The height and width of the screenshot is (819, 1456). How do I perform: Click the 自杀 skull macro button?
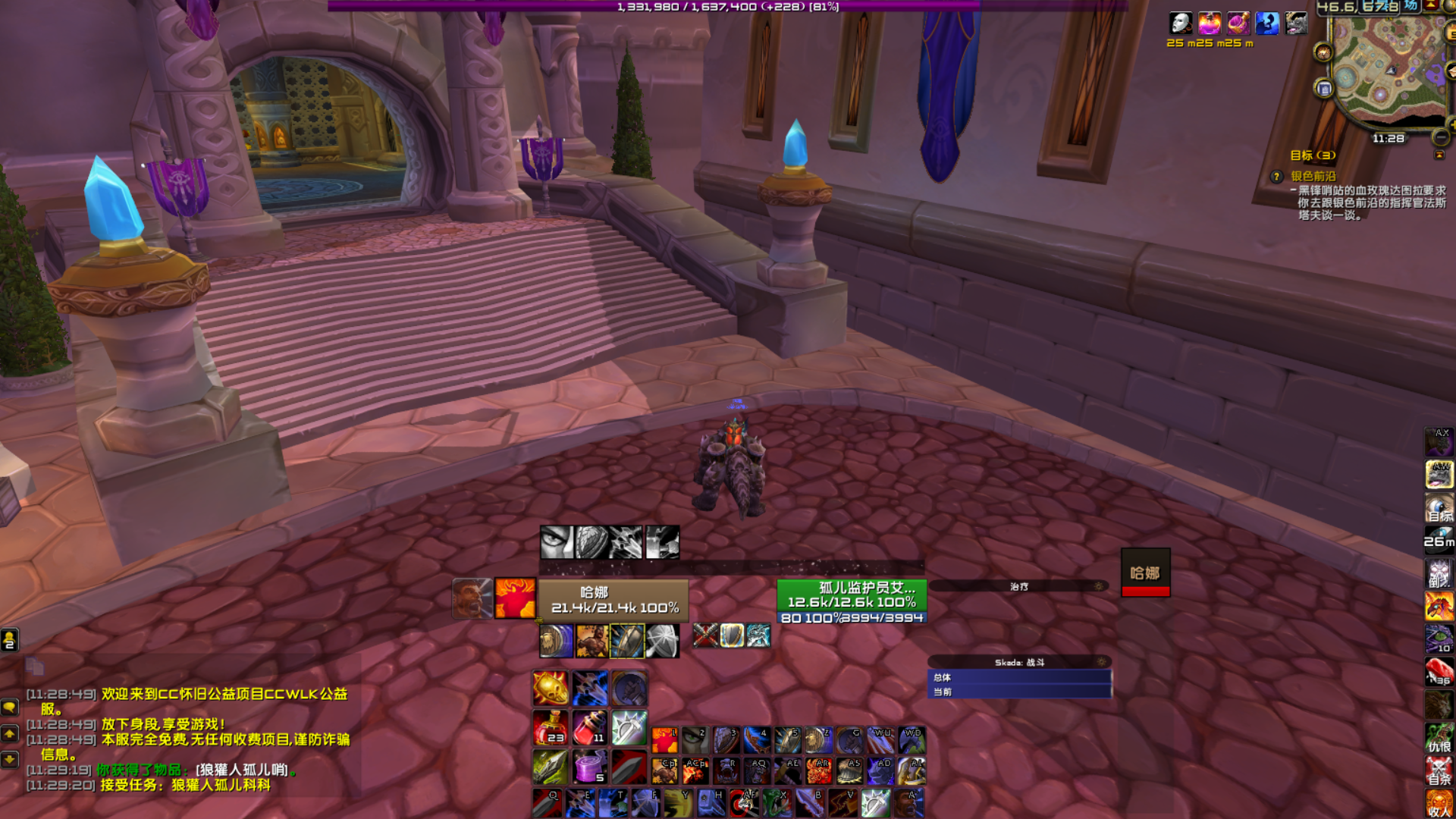pos(1439,770)
